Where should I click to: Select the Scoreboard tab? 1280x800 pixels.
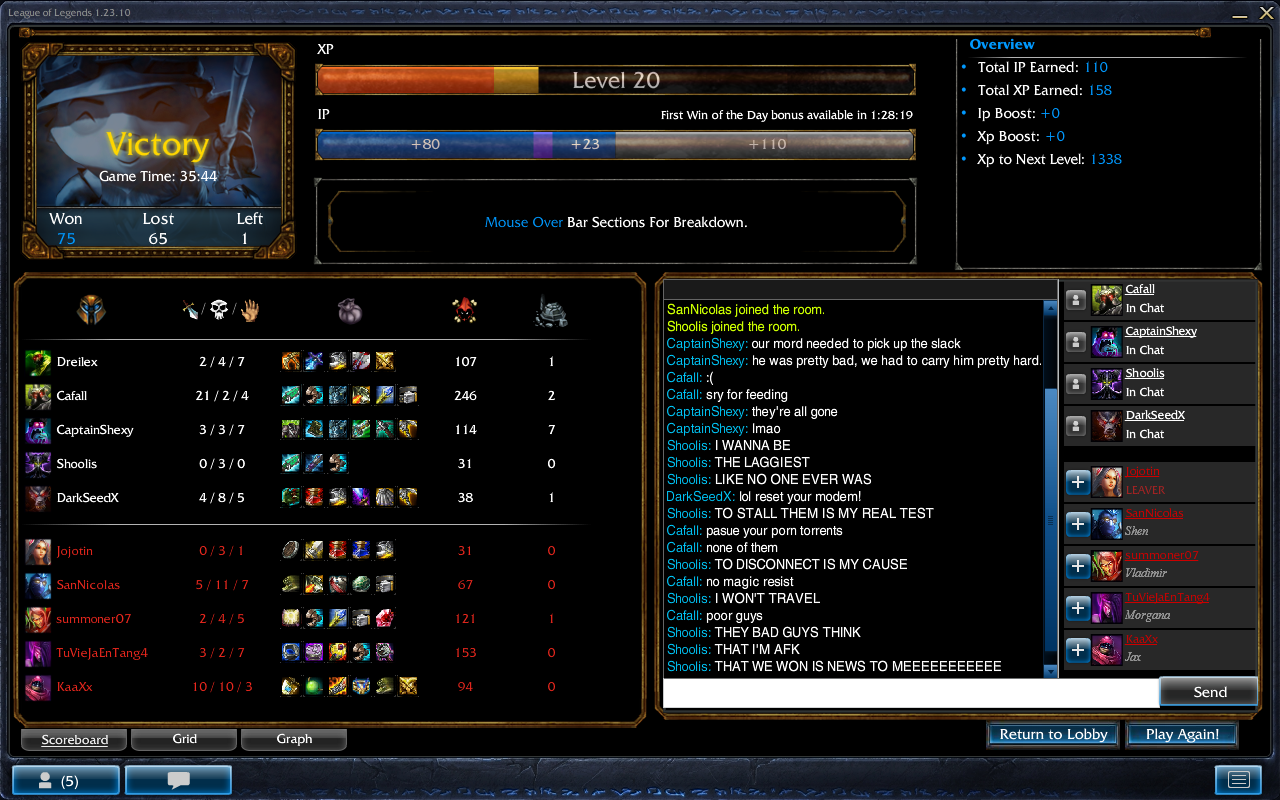pos(74,740)
